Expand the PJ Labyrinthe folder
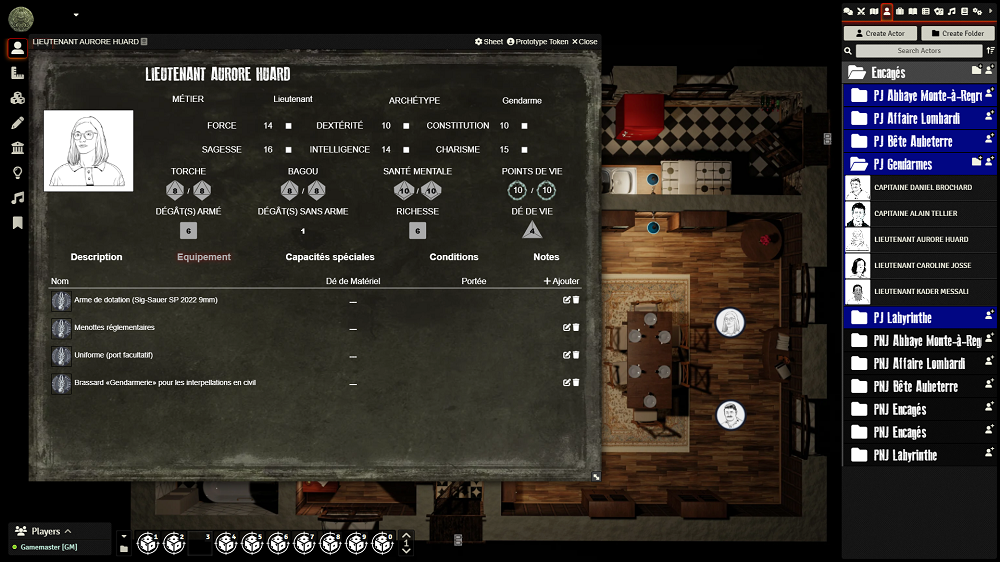The width and height of the screenshot is (1000, 562). [901, 317]
